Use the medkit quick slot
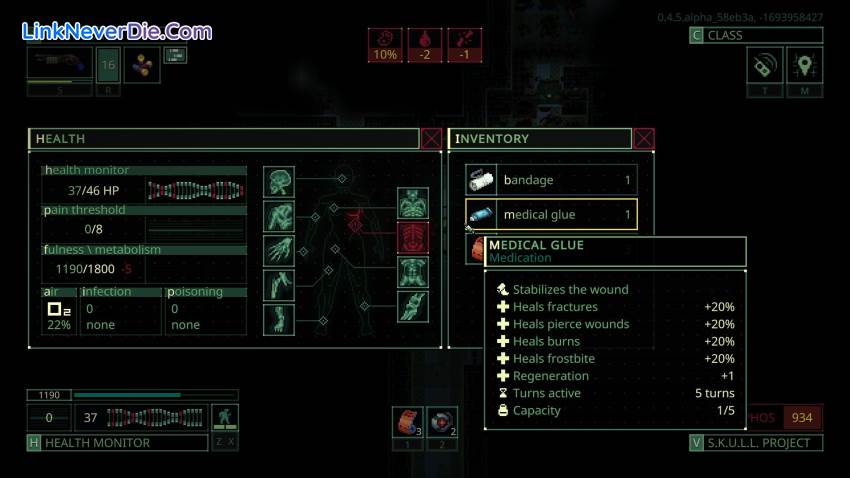 (441, 421)
